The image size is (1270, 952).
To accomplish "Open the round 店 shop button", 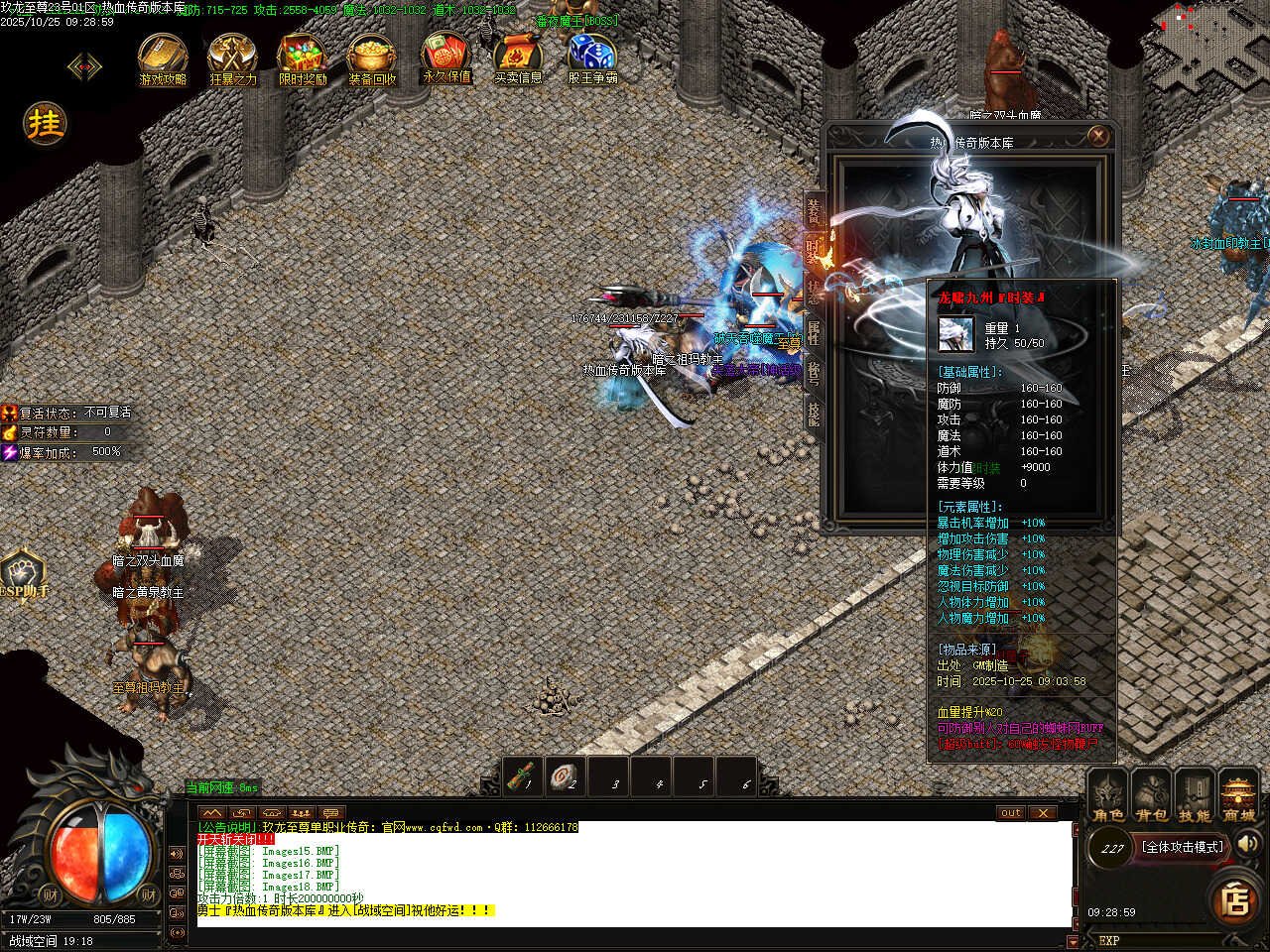I will (x=1235, y=899).
